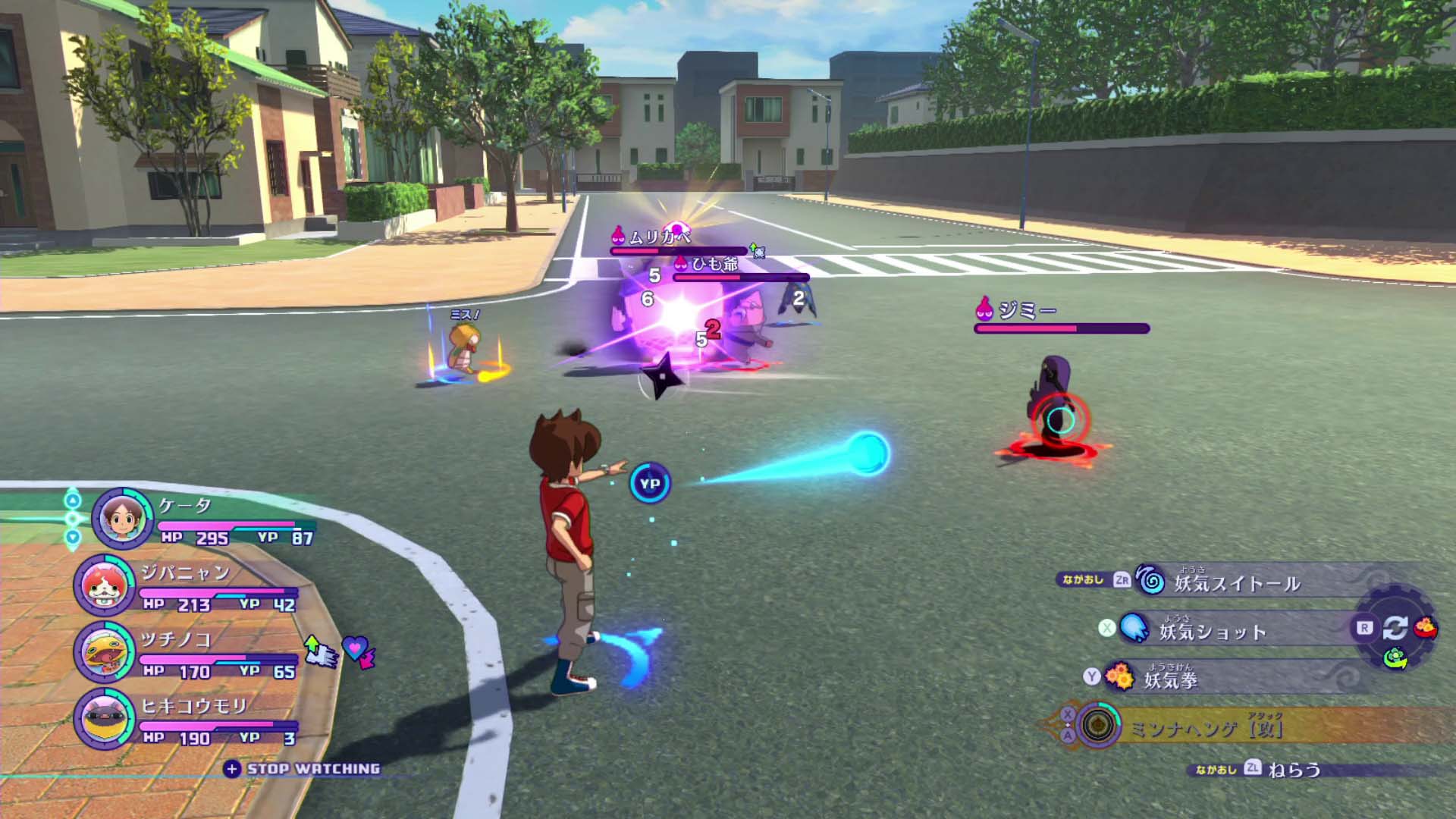Click the STOP WATCHING option
The height and width of the screenshot is (819, 1456).
[x=312, y=769]
